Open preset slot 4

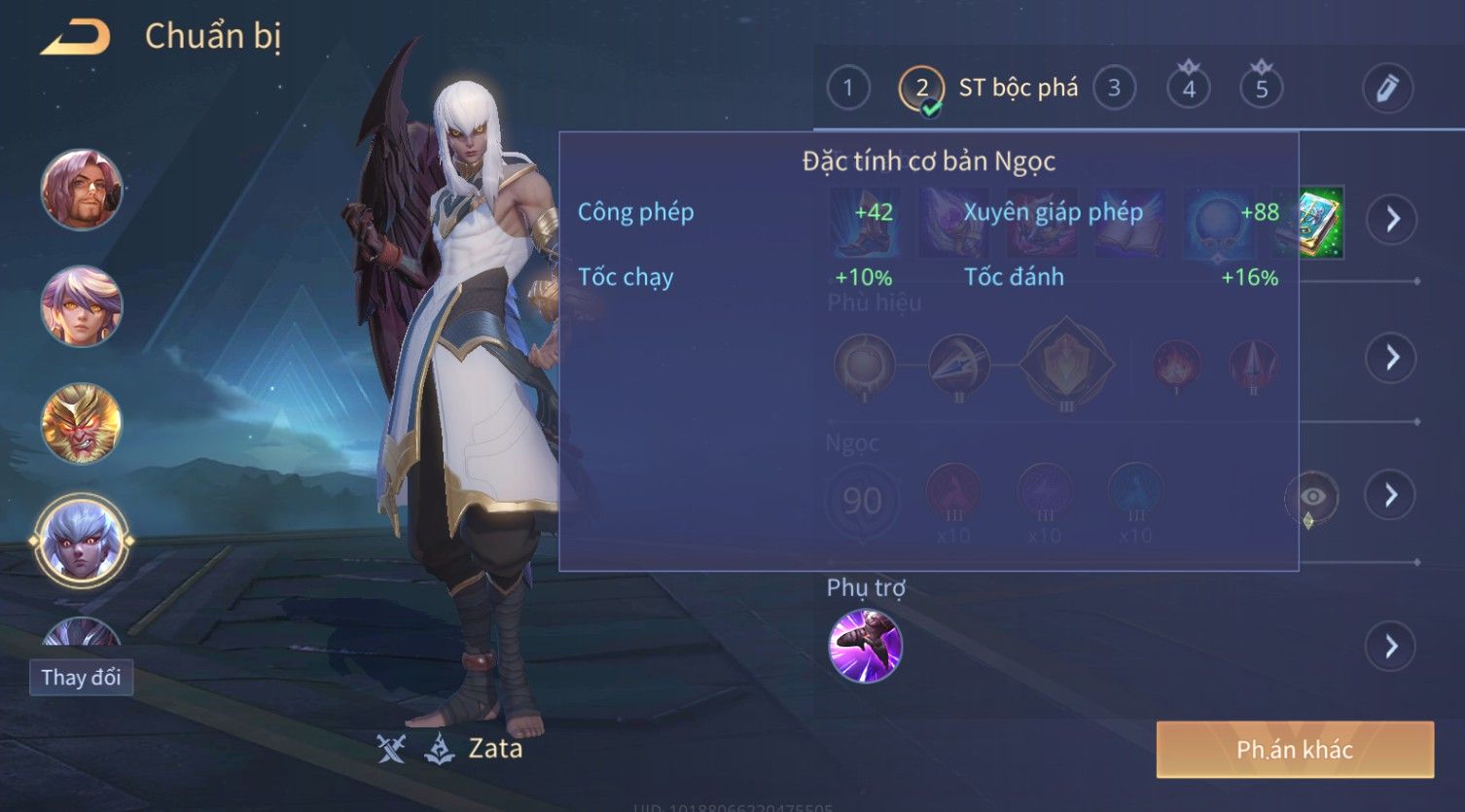point(1189,88)
